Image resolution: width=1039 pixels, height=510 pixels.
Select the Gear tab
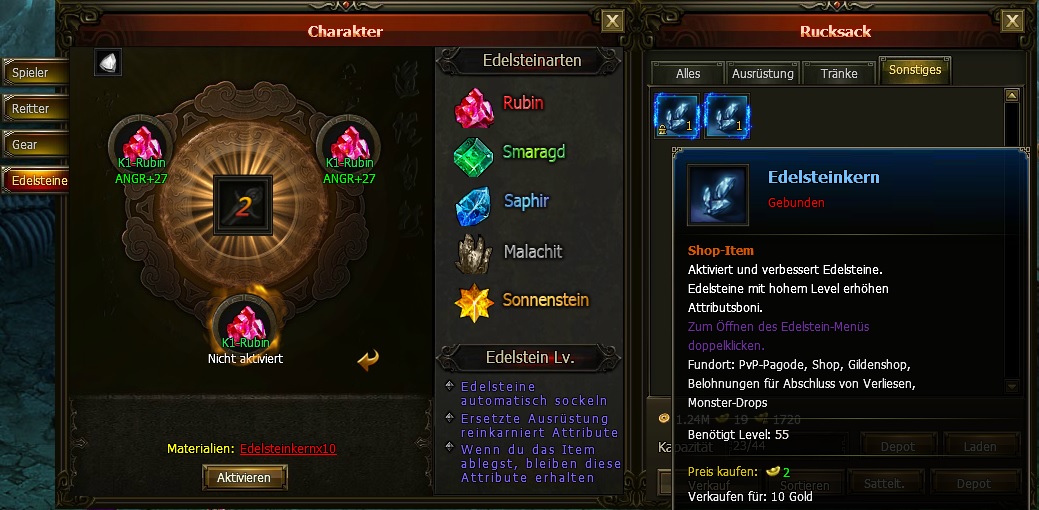31,145
